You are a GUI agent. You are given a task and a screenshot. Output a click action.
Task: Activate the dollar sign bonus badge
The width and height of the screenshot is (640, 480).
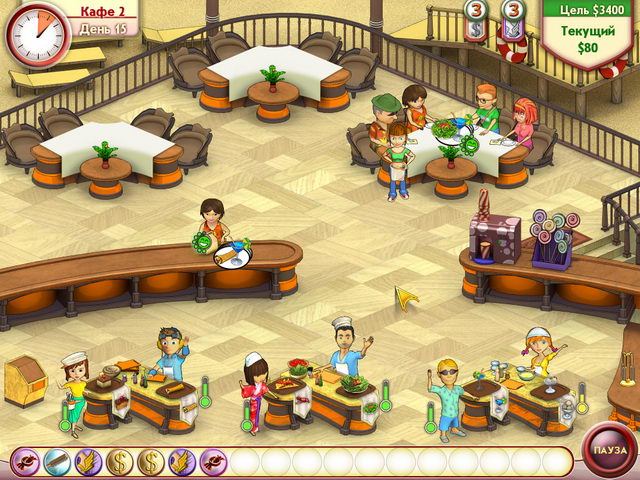tap(120, 462)
